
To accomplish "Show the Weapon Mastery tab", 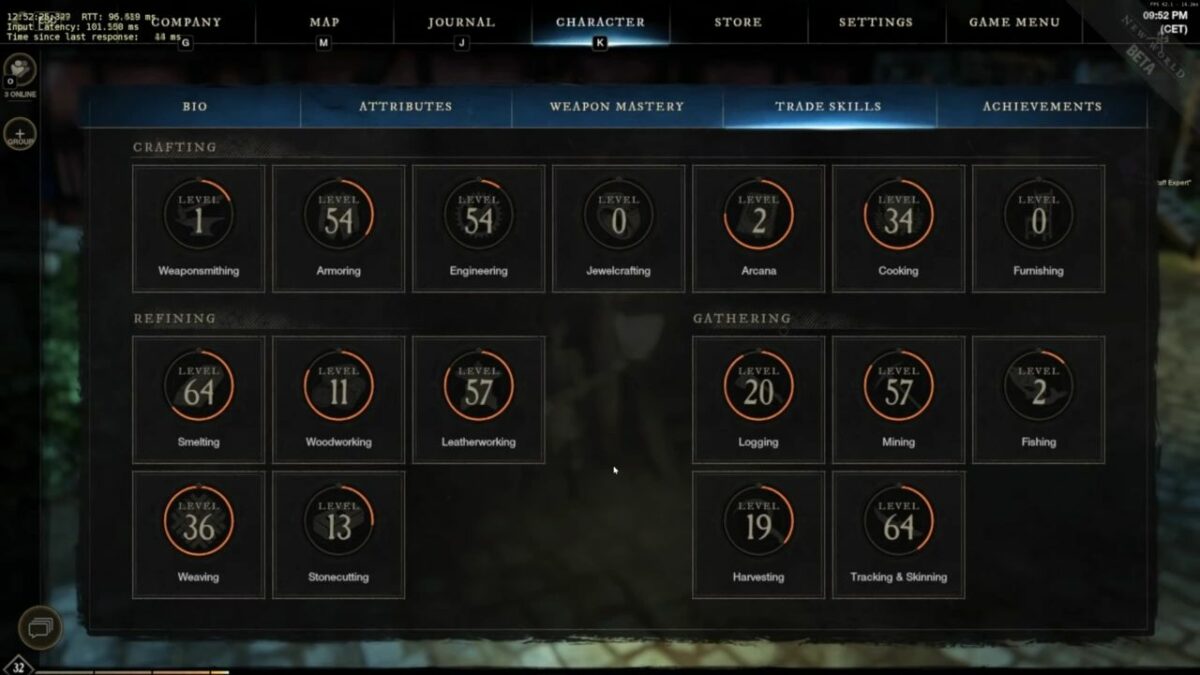I will 616,106.
